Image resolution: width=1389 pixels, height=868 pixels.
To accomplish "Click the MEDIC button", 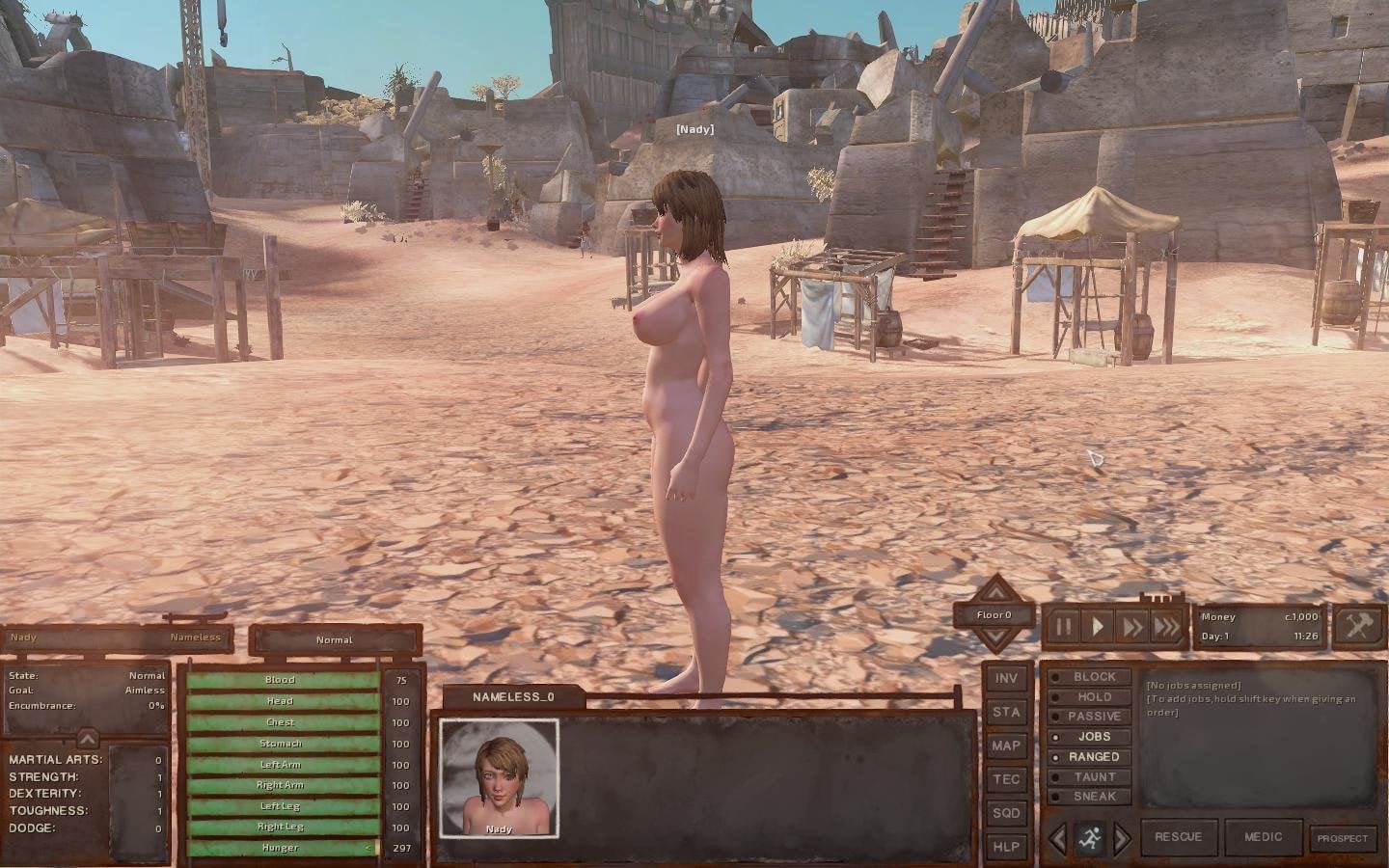I will pos(1263,837).
